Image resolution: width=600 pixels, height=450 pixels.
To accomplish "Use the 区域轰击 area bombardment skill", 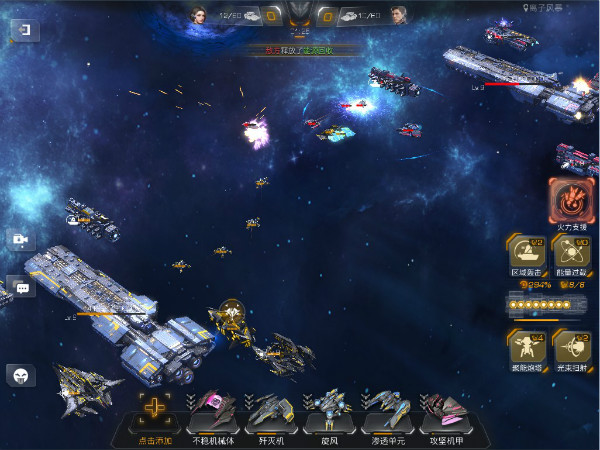I will [x=526, y=252].
